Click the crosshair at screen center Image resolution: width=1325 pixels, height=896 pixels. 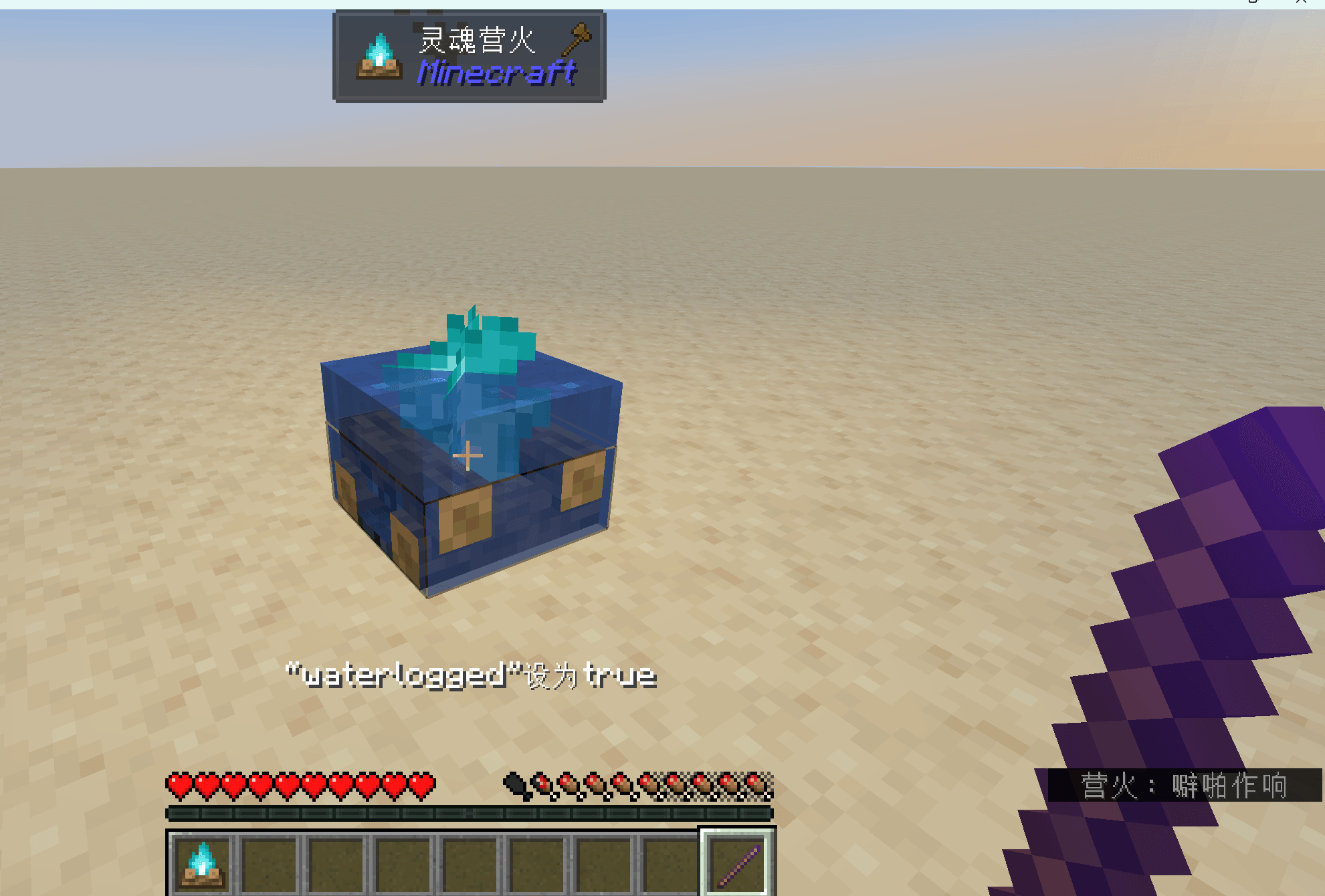[x=468, y=454]
